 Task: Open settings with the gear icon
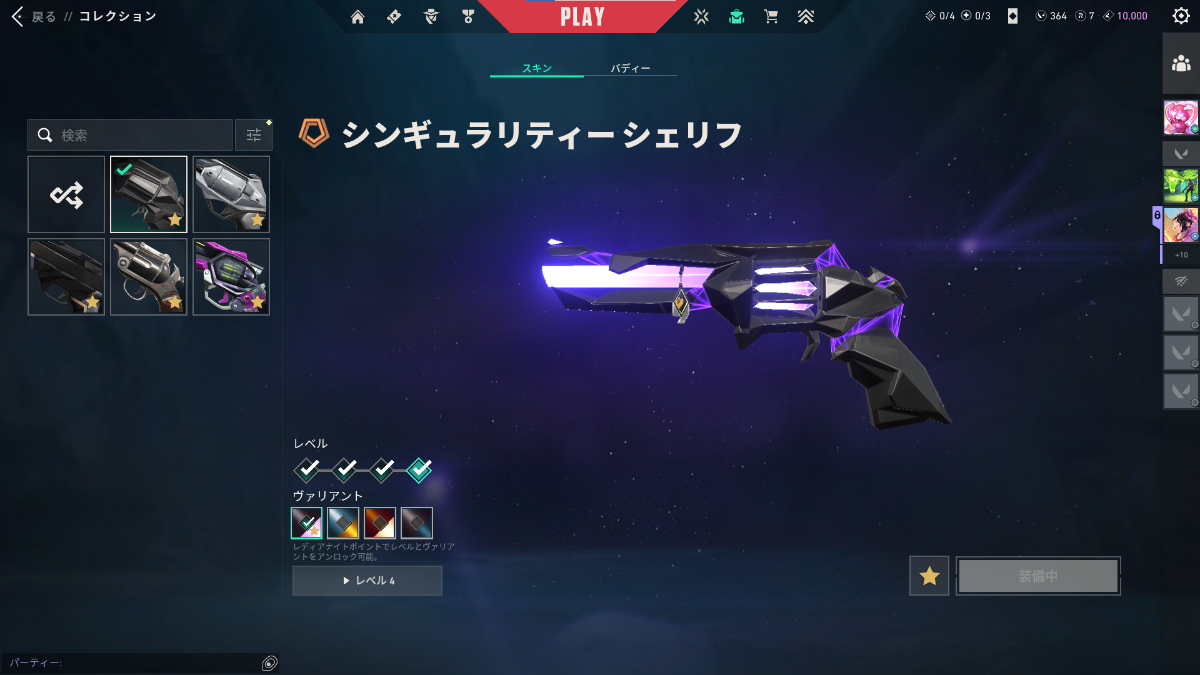1181,16
